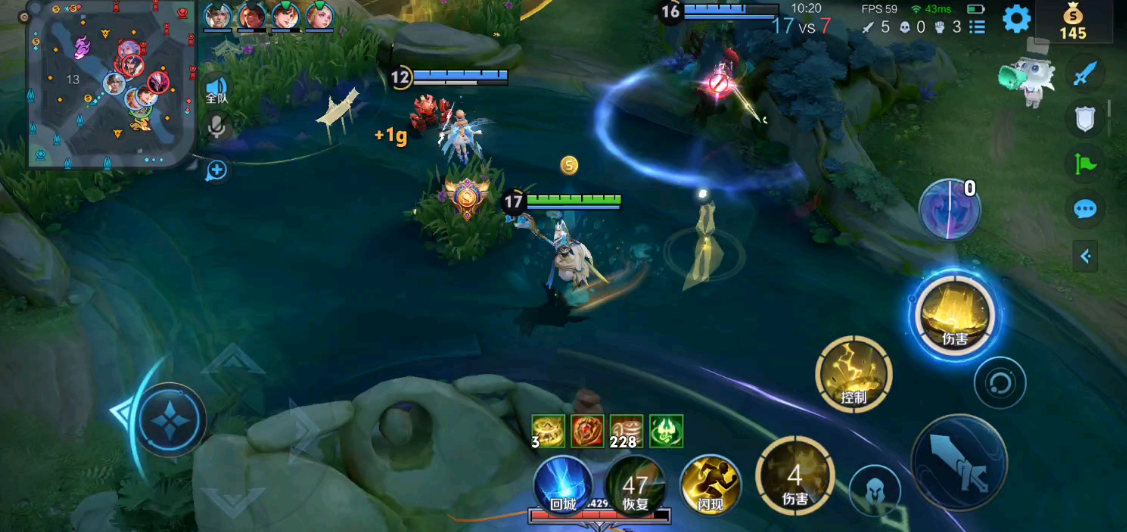Open the quick chat speech bubble

1085,209
